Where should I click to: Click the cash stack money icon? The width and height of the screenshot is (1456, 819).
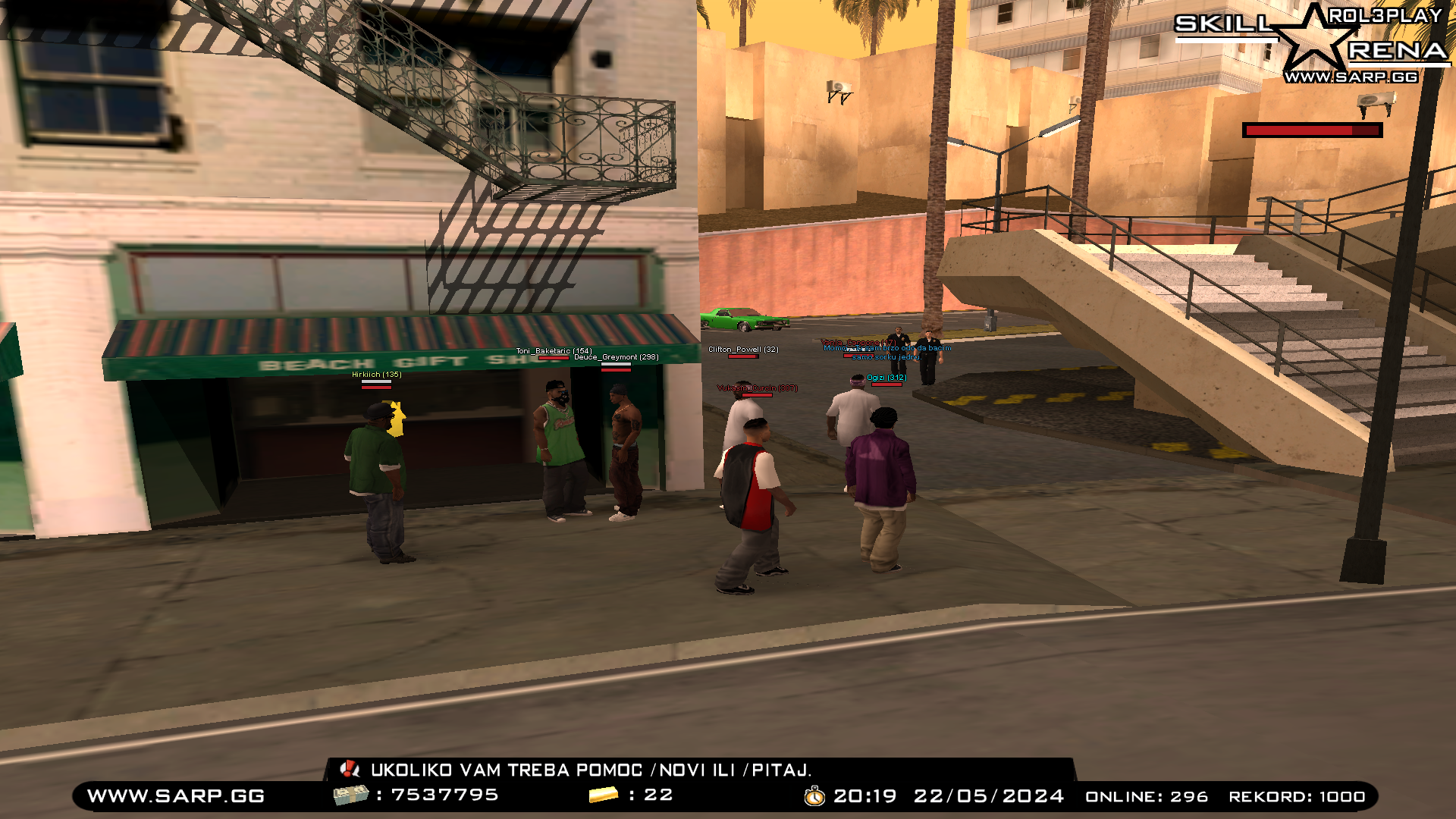(350, 795)
